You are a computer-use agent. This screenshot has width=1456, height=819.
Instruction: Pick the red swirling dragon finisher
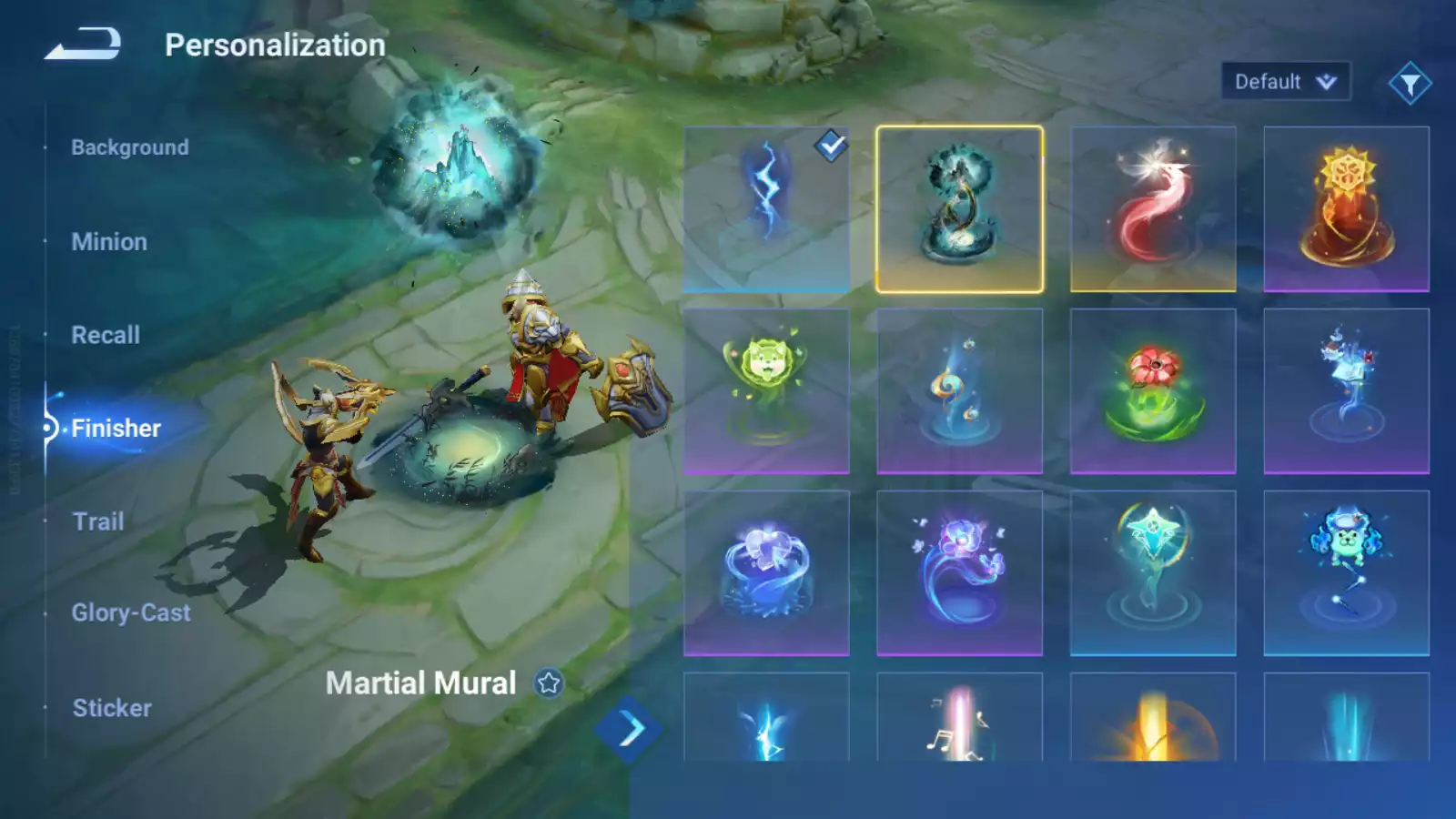tap(1153, 209)
